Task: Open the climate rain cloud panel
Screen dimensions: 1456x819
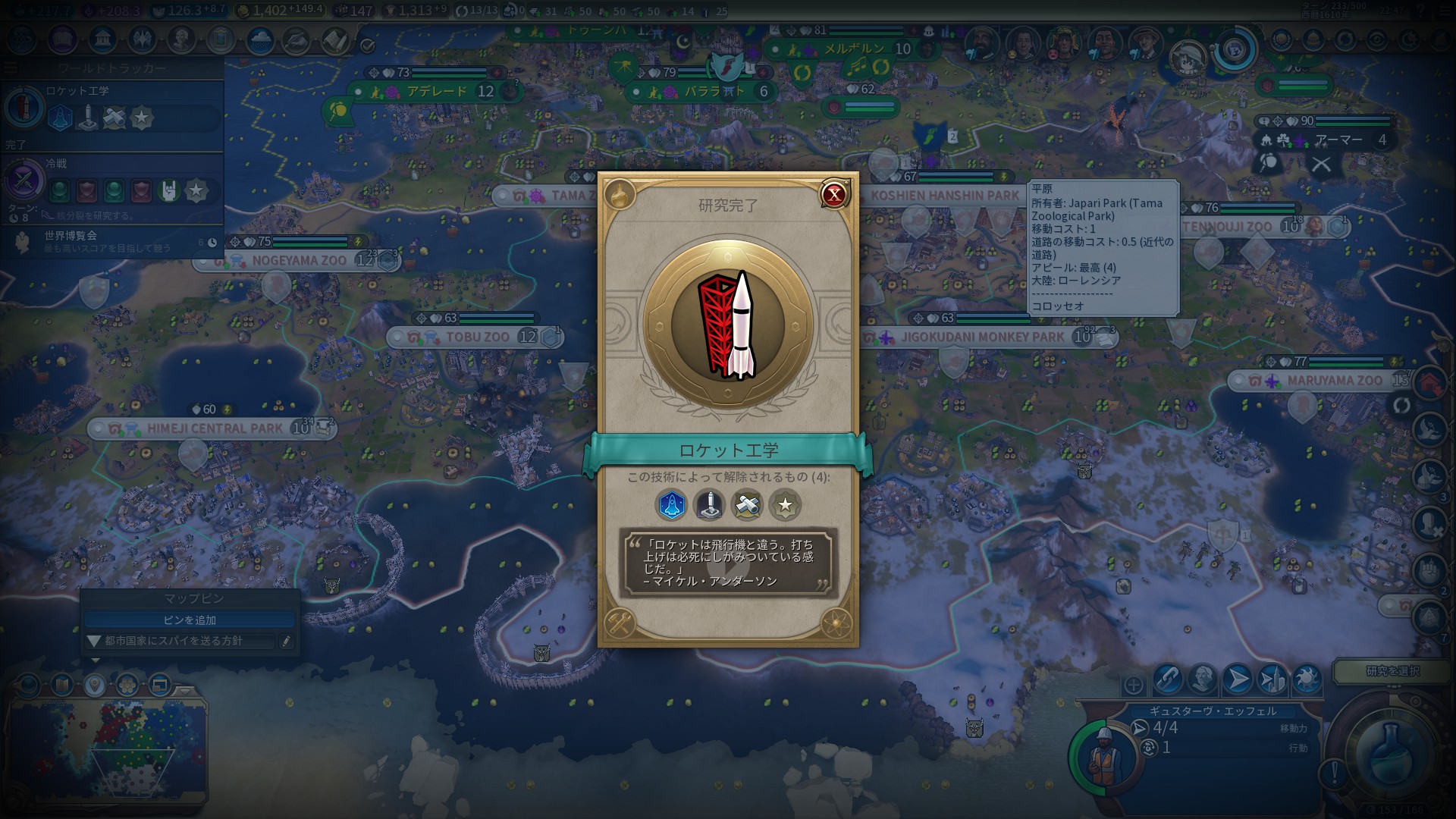Action: coord(260,39)
